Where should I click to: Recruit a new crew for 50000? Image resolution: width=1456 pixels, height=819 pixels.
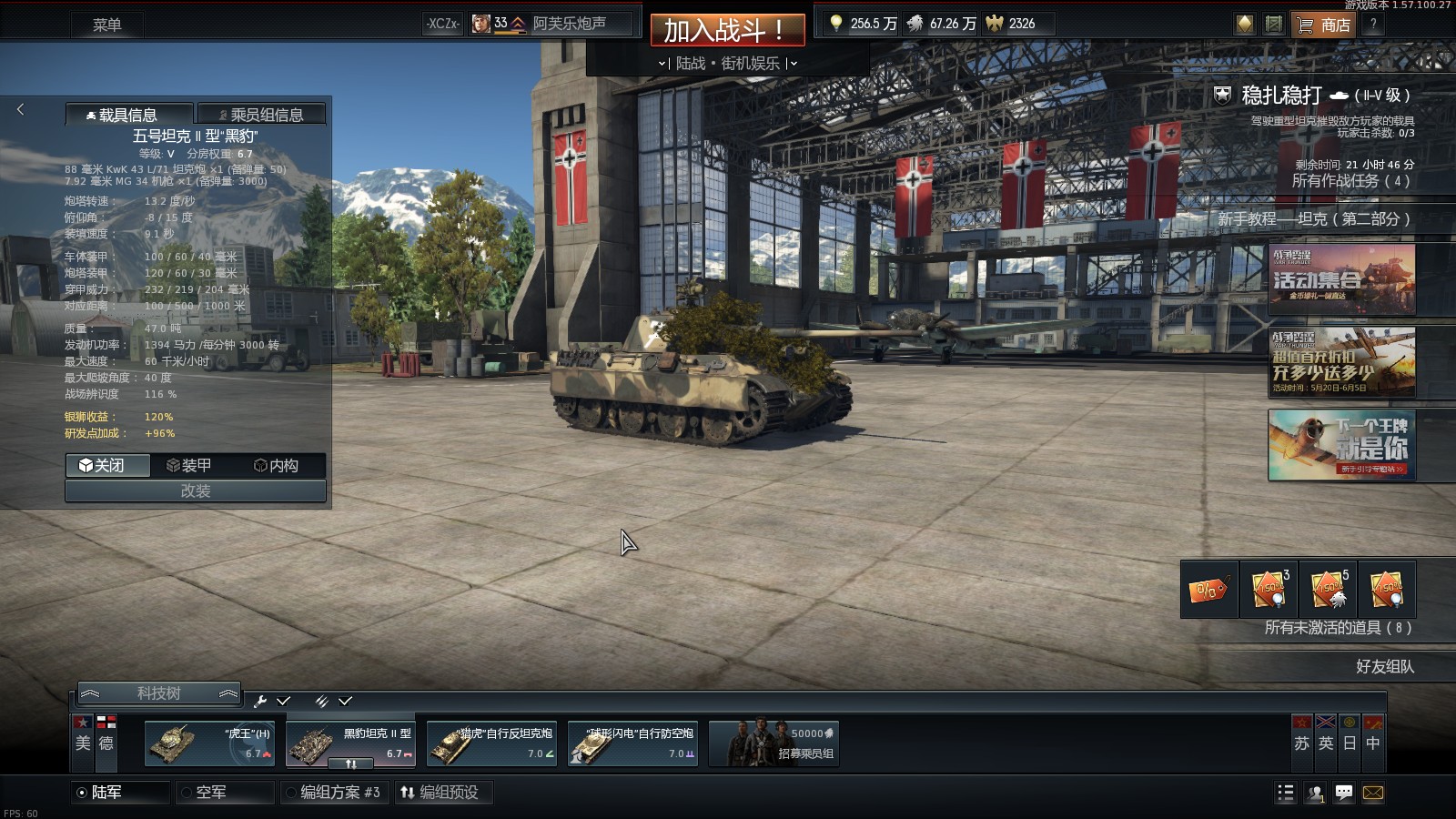pos(774,743)
